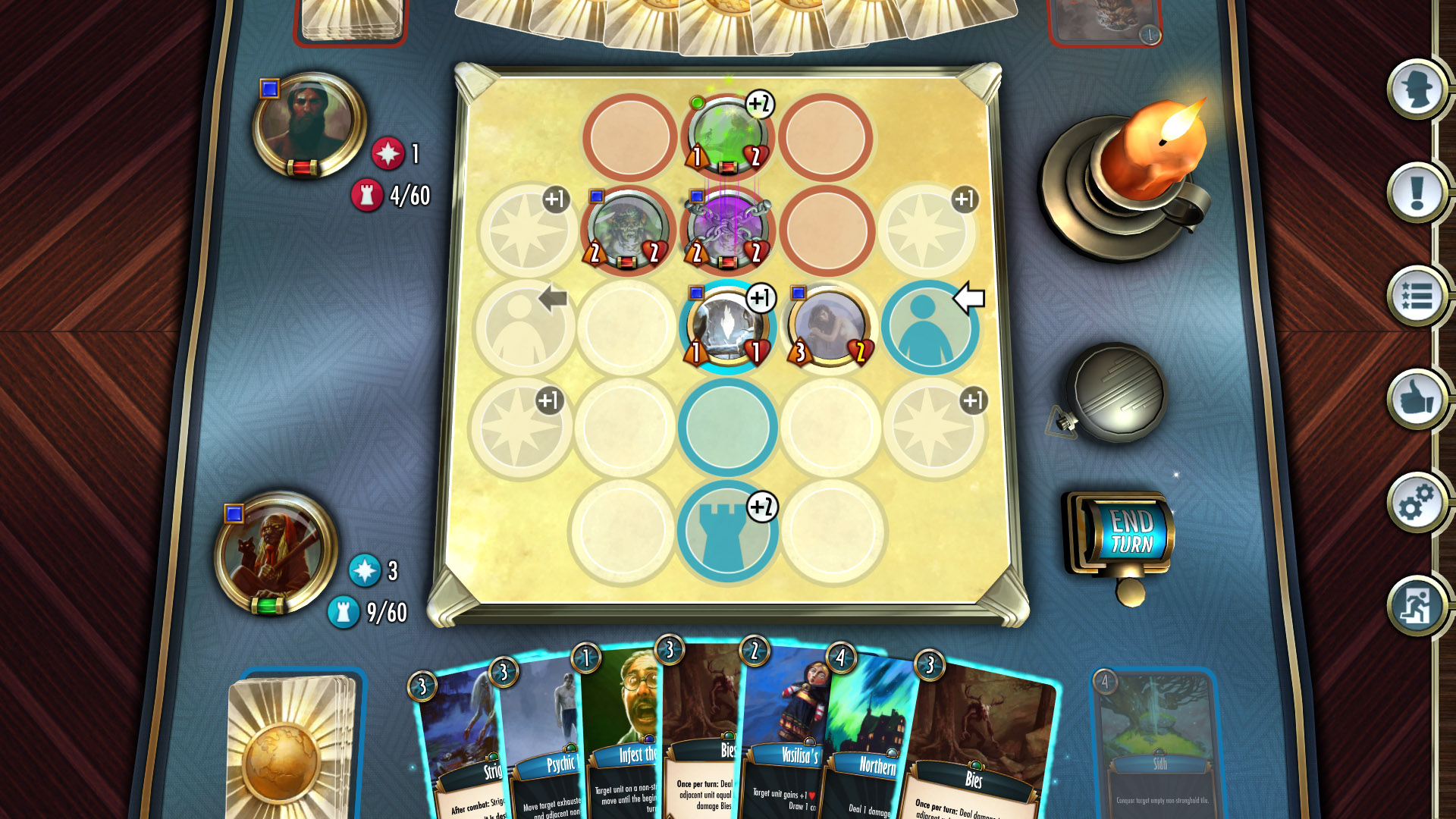Leave the match via the exit door icon
Viewport: 1456px width, 819px height.
tap(1415, 607)
